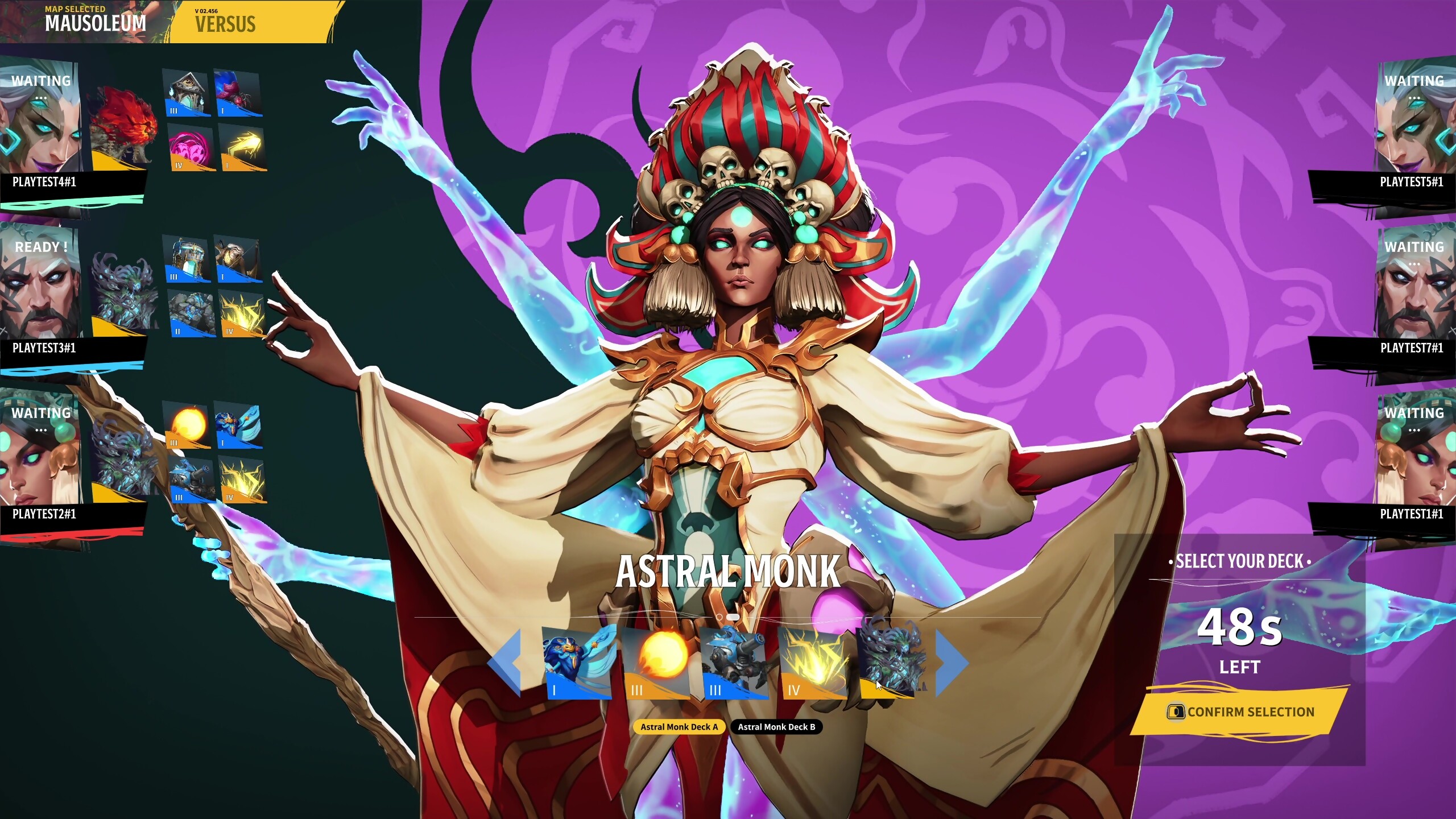Choose the tree creature card in the carousel
The height and width of the screenshot is (819, 1456).
891,660
